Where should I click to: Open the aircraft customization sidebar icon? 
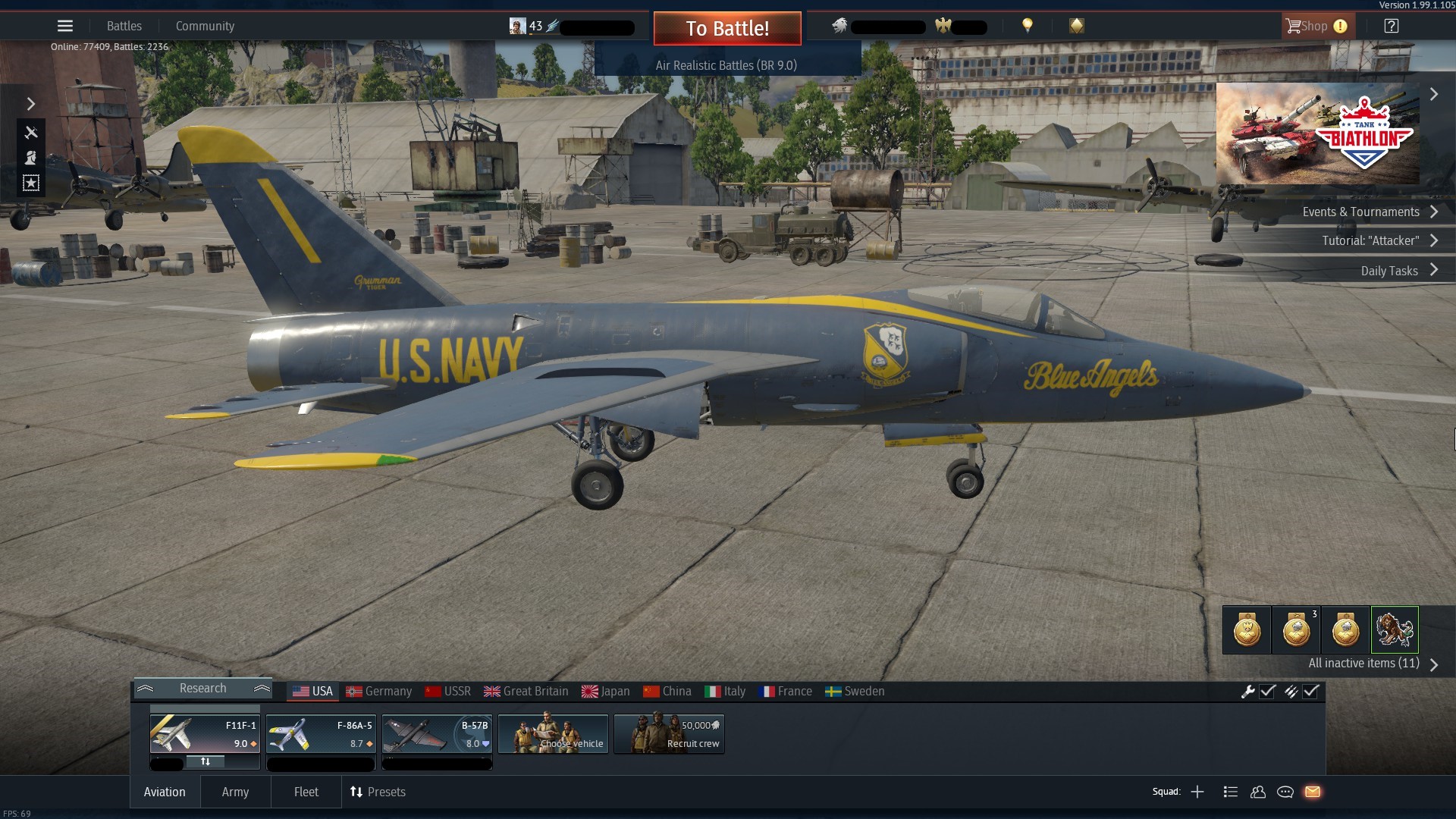(x=31, y=133)
